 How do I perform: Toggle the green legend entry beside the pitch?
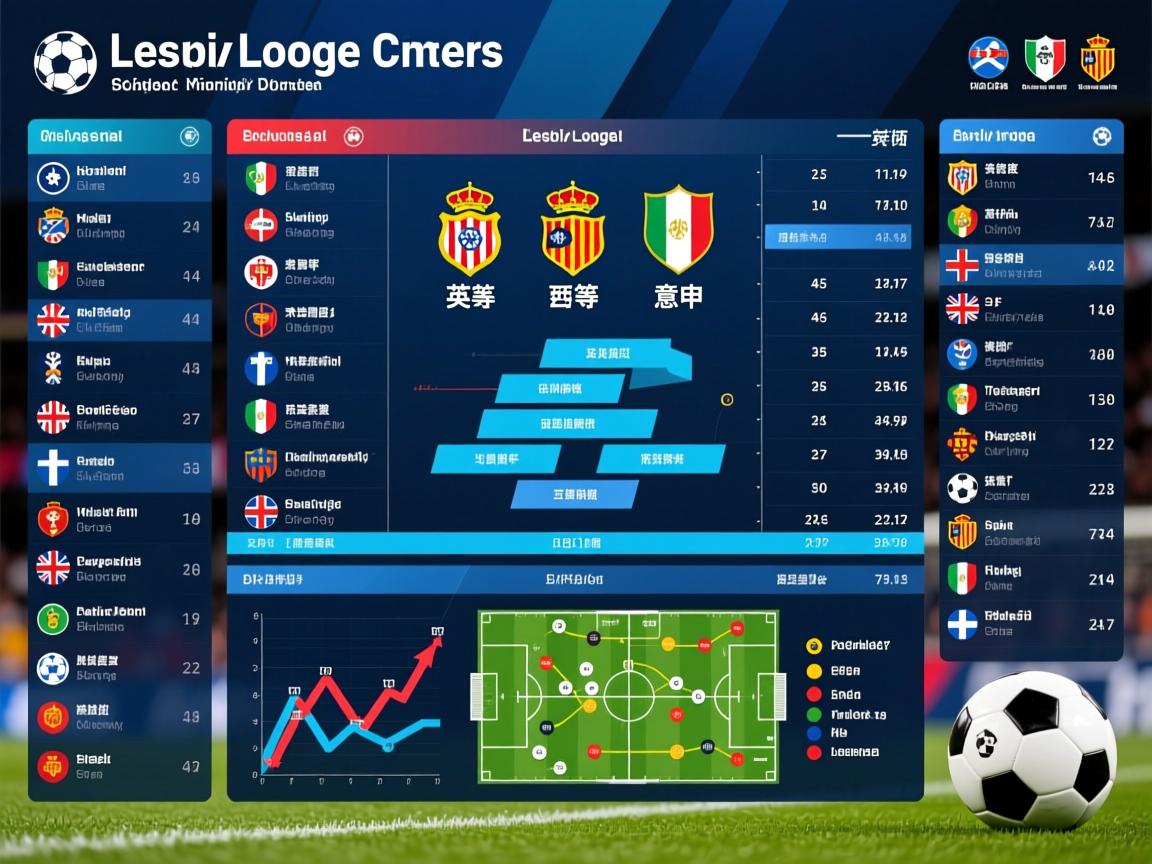tap(814, 715)
